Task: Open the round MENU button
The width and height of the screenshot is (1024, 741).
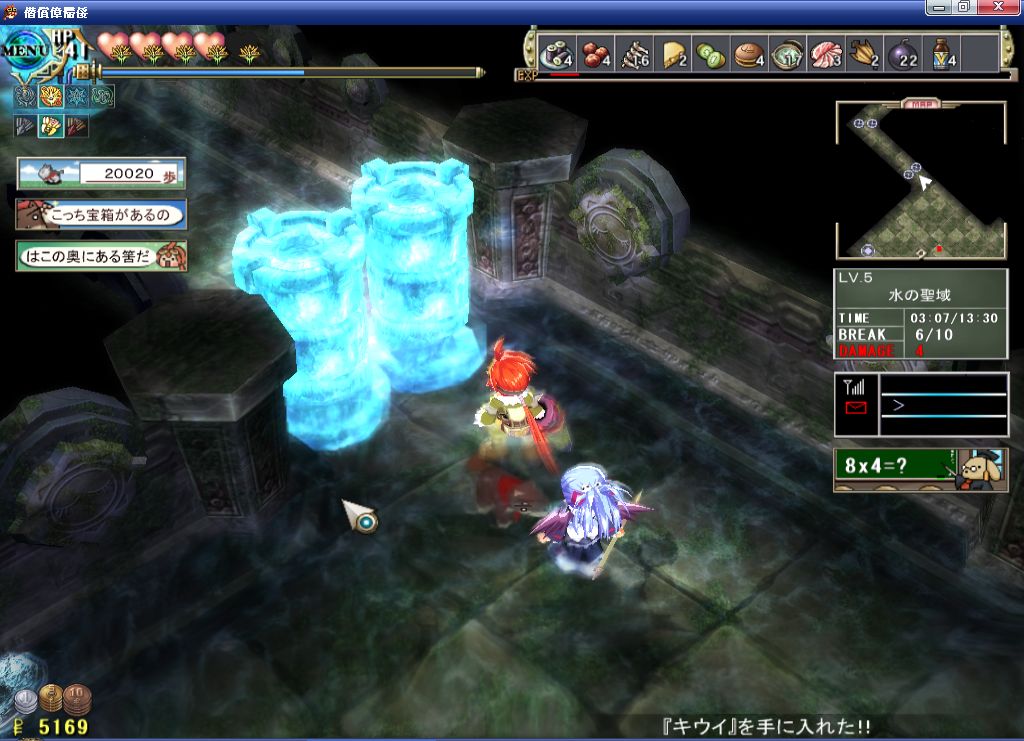Action: [x=24, y=50]
